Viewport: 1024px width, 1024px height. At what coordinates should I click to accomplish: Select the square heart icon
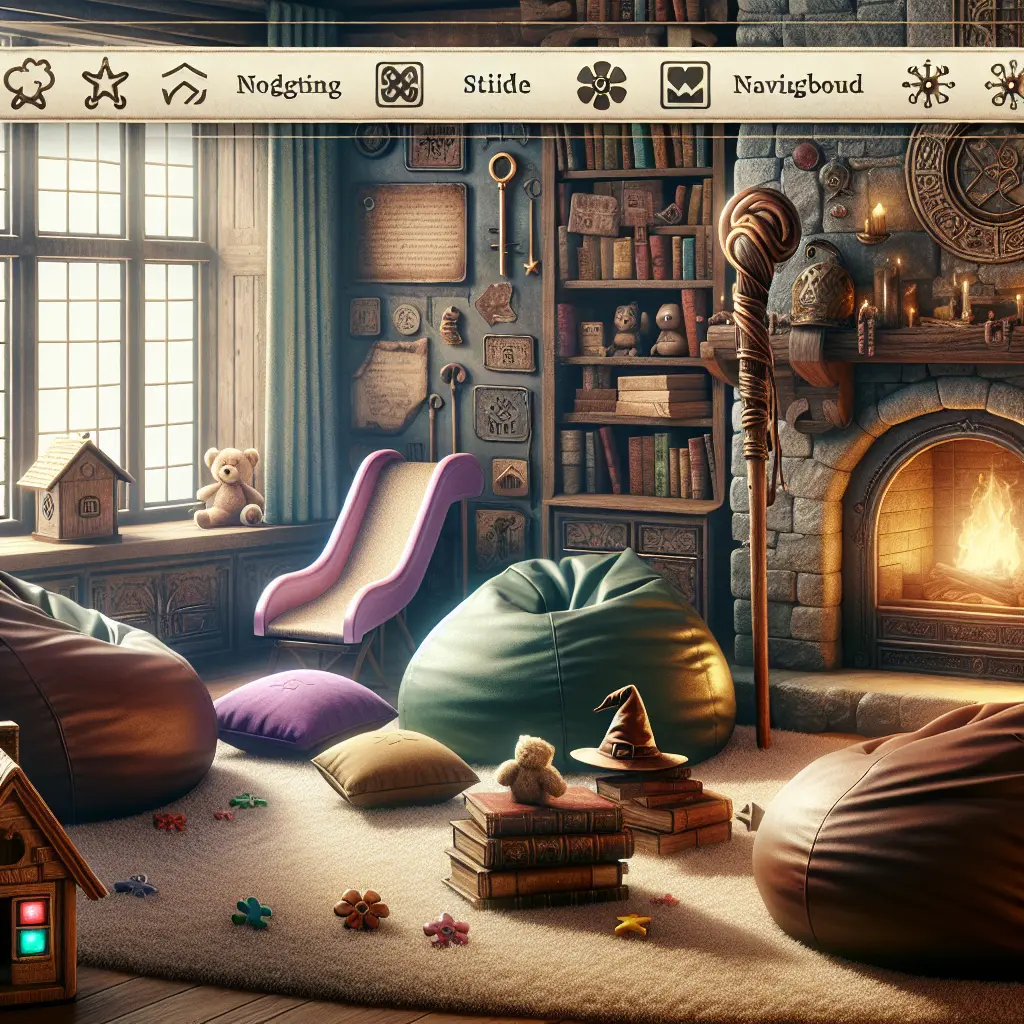coord(683,85)
